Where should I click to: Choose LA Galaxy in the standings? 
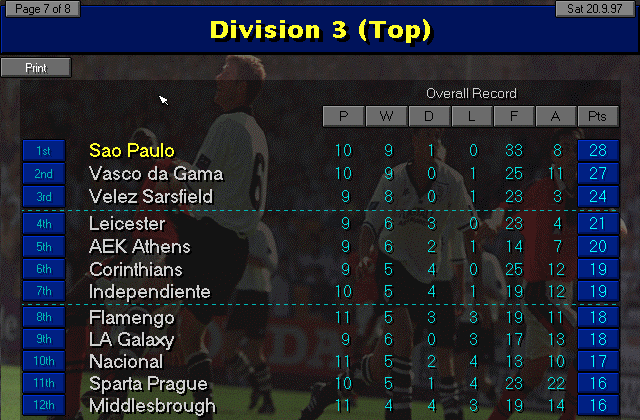(x=132, y=340)
